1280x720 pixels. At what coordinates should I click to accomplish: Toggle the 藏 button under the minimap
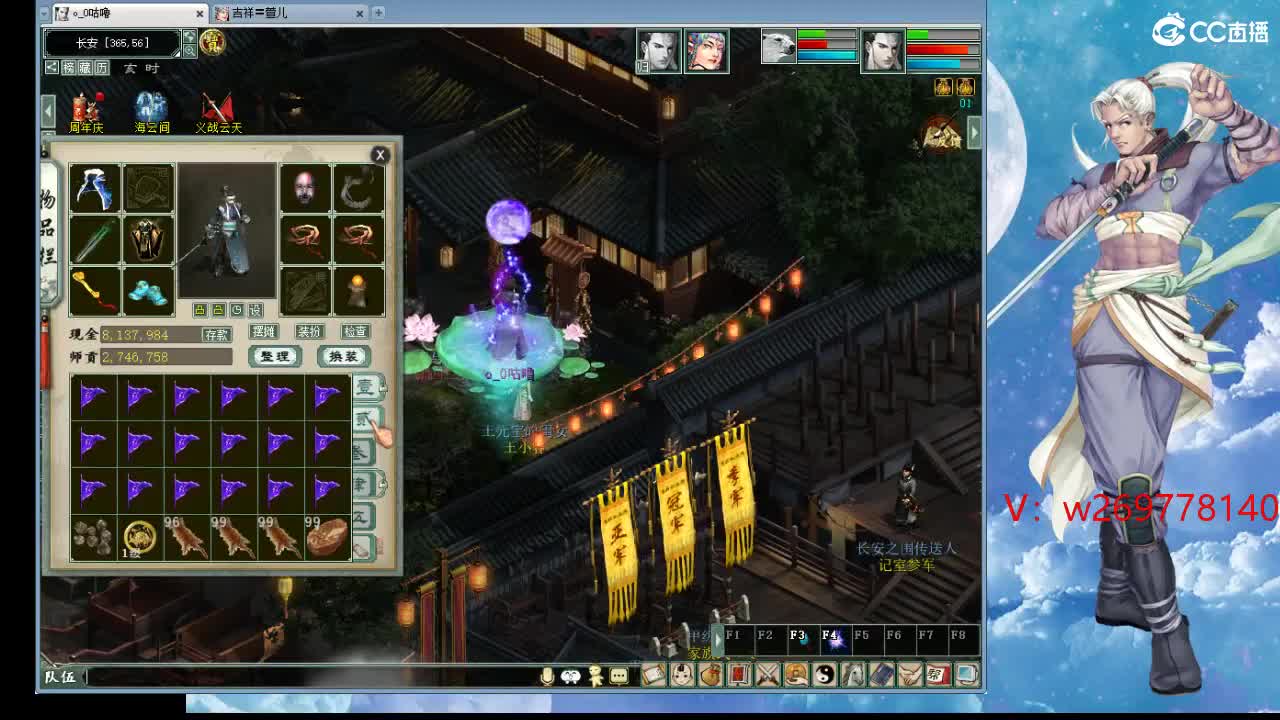[85, 66]
